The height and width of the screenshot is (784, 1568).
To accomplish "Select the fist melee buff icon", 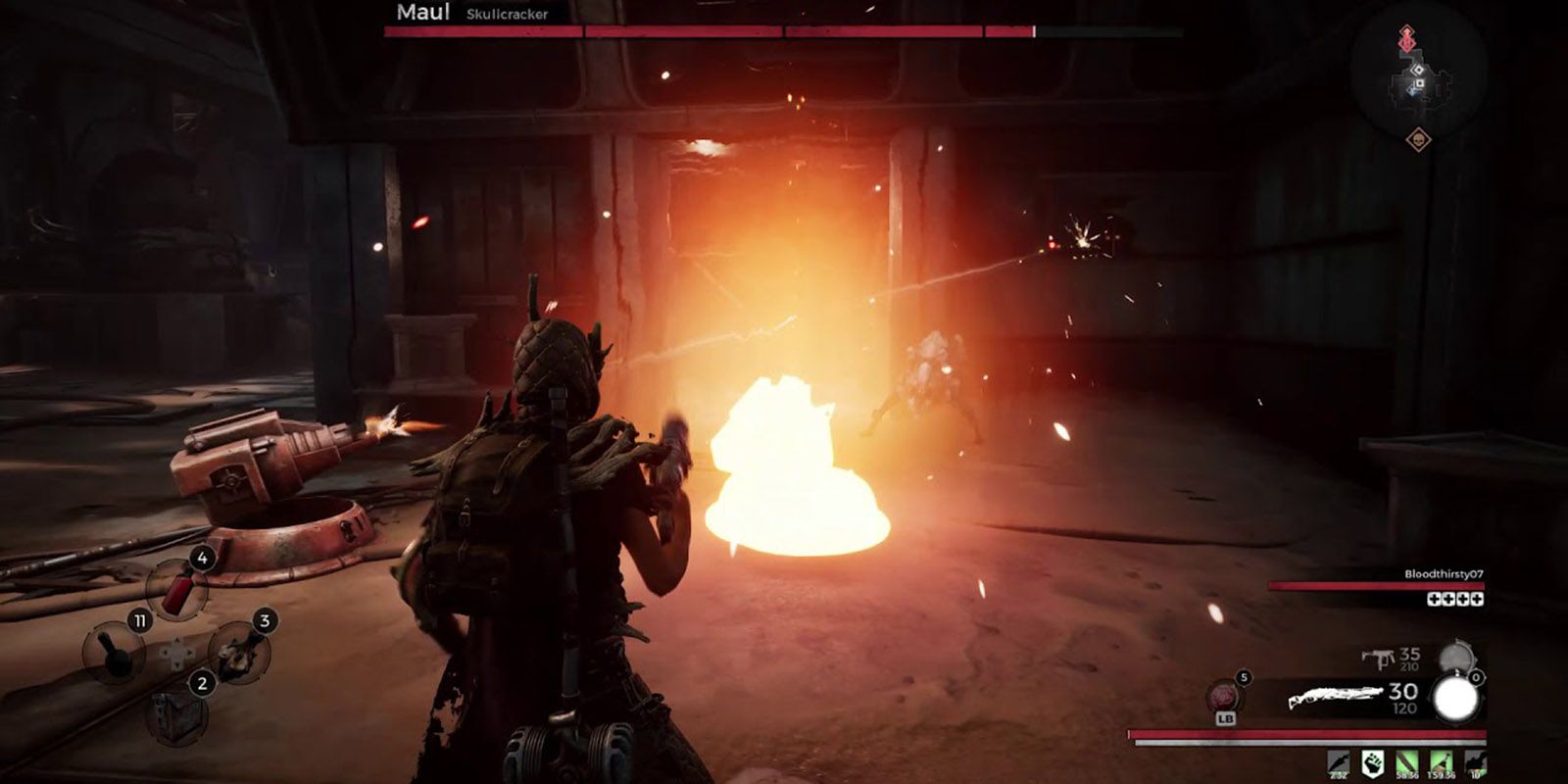I will click(x=1374, y=763).
